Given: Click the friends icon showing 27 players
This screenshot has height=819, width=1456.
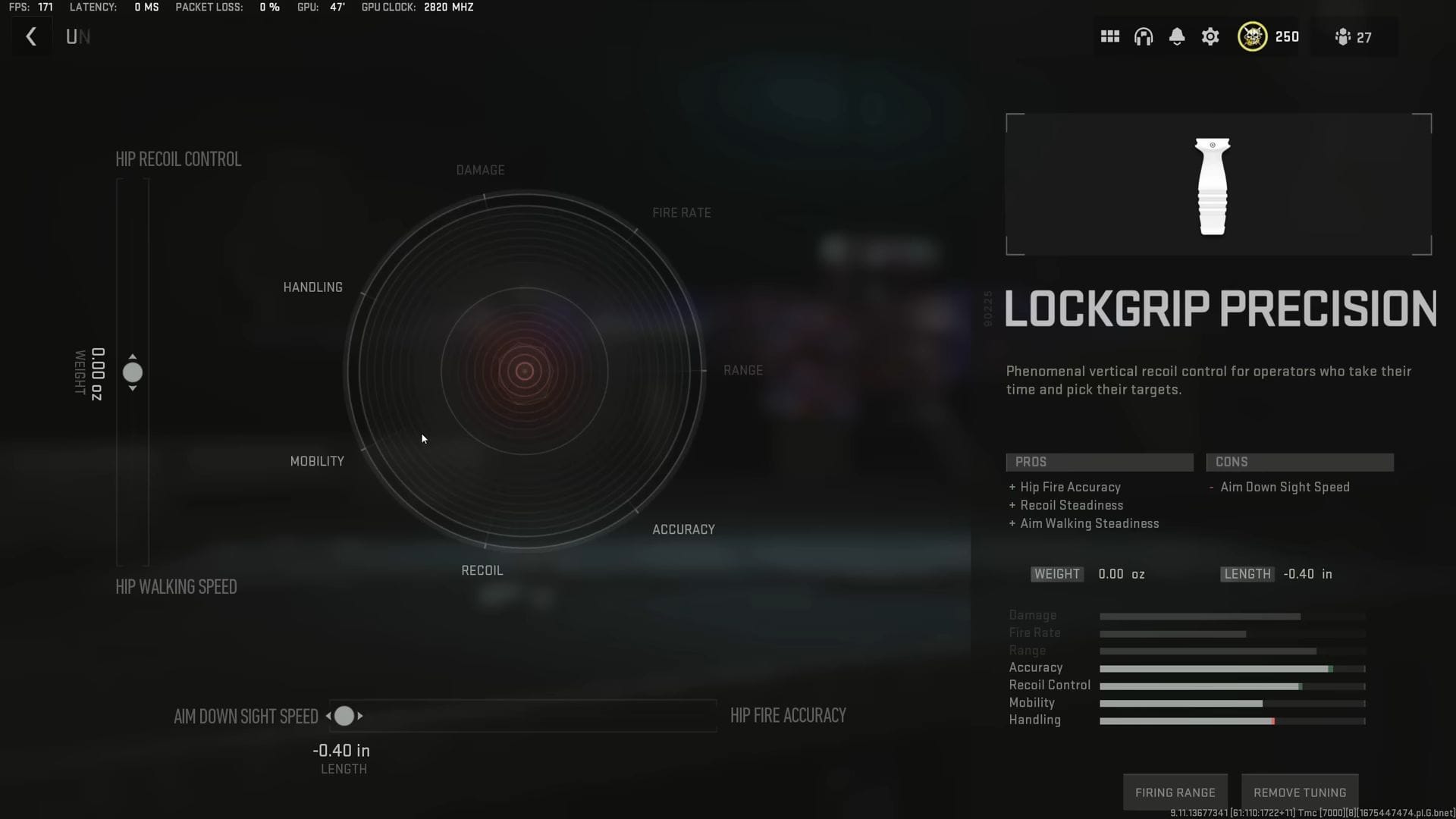Looking at the screenshot, I should [x=1344, y=36].
